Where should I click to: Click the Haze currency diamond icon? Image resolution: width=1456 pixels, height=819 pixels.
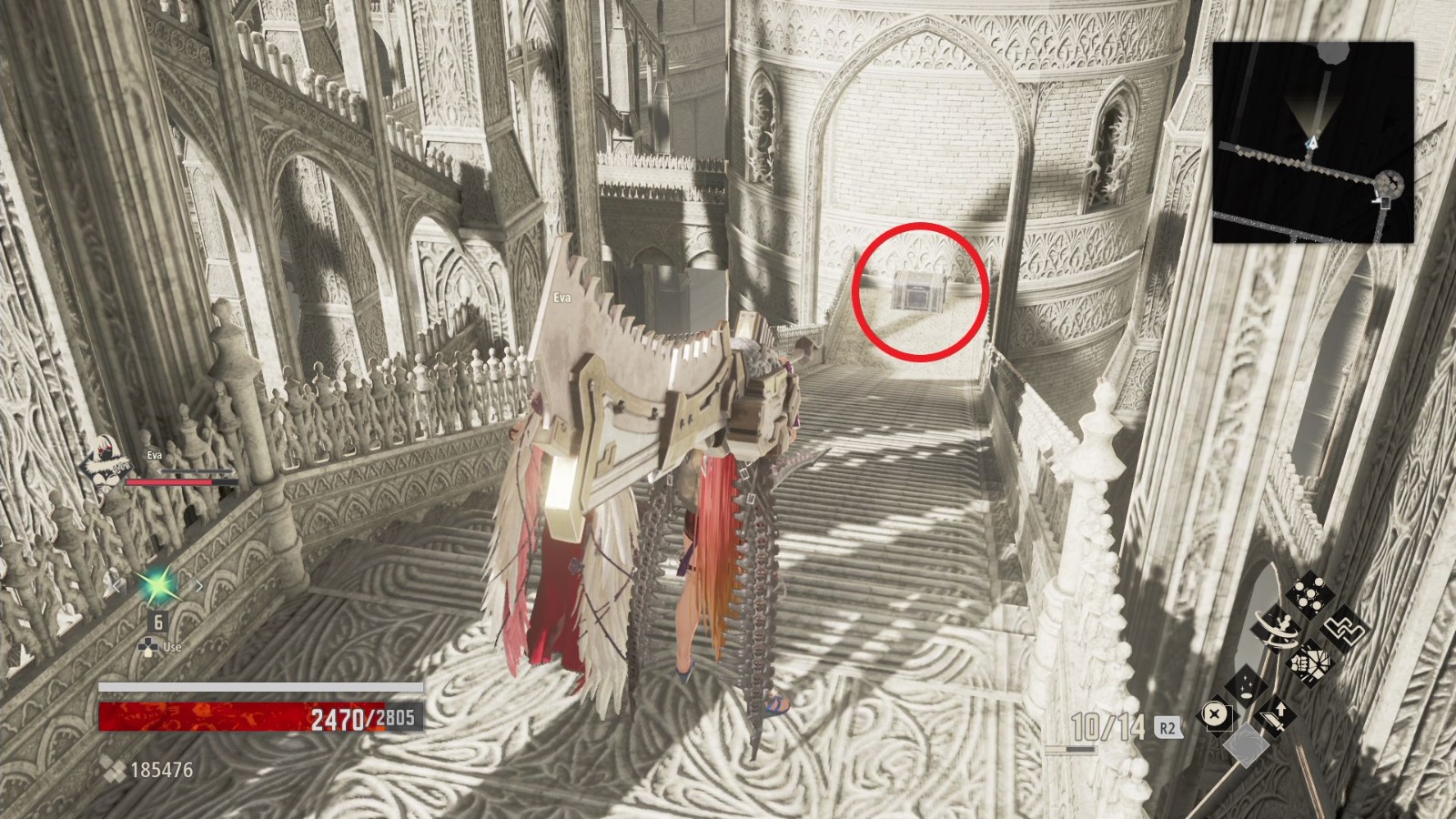click(x=111, y=771)
